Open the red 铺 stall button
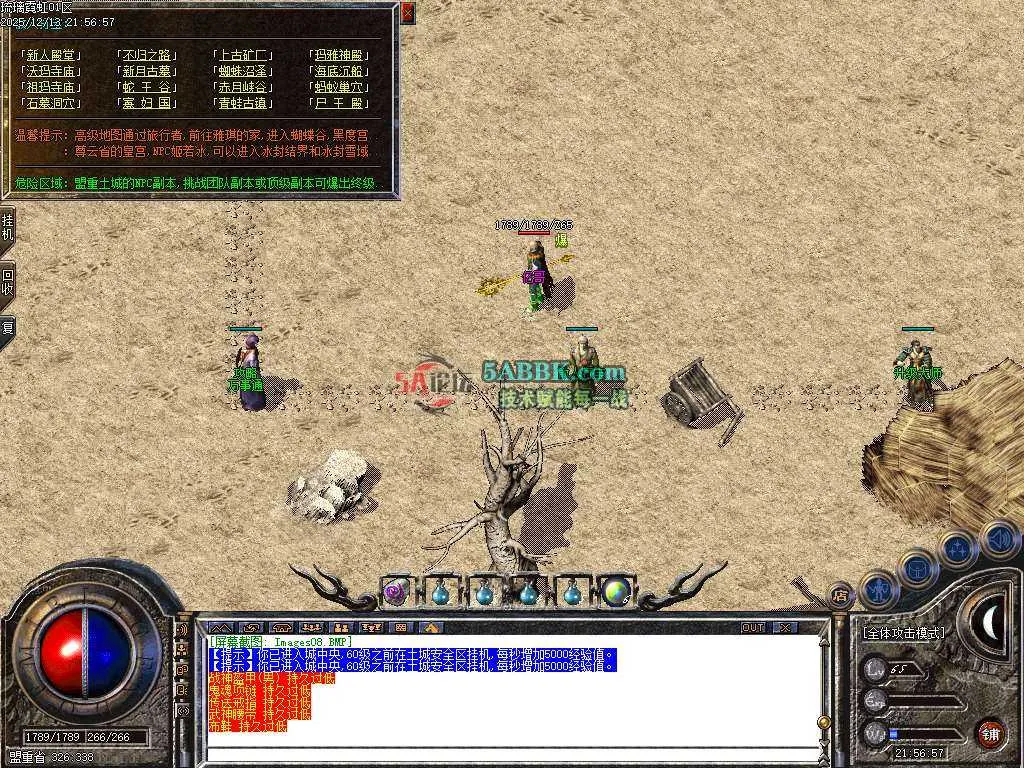The image size is (1024, 768). [990, 732]
